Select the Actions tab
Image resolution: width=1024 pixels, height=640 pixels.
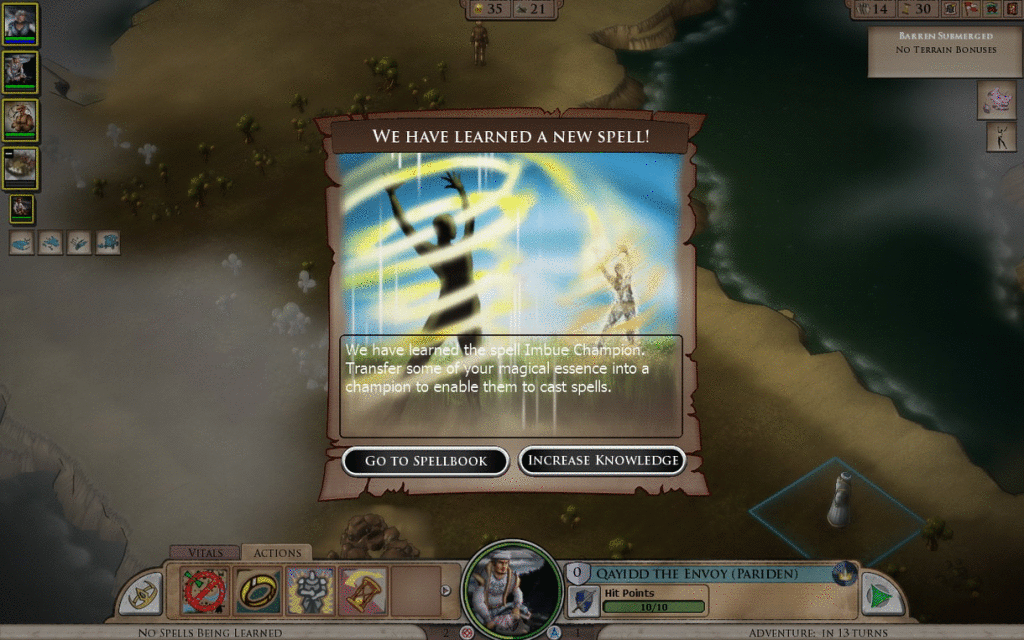(x=277, y=552)
